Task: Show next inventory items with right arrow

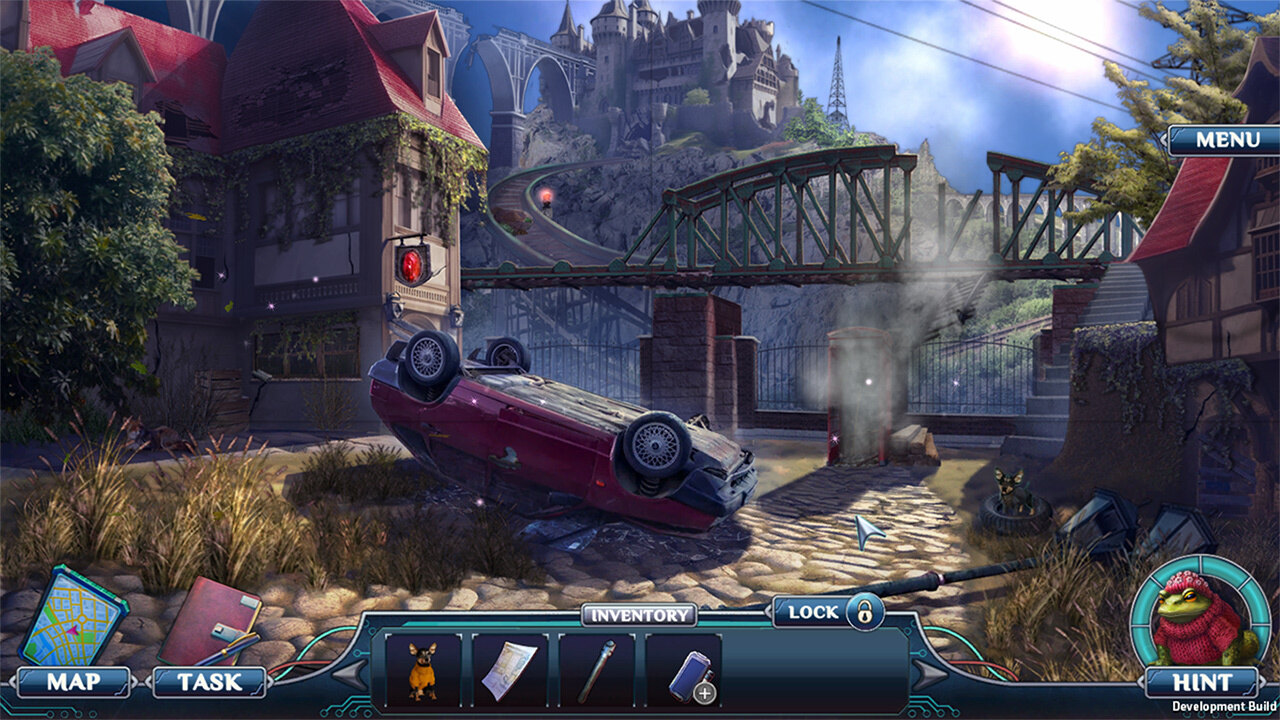Action: (x=931, y=675)
